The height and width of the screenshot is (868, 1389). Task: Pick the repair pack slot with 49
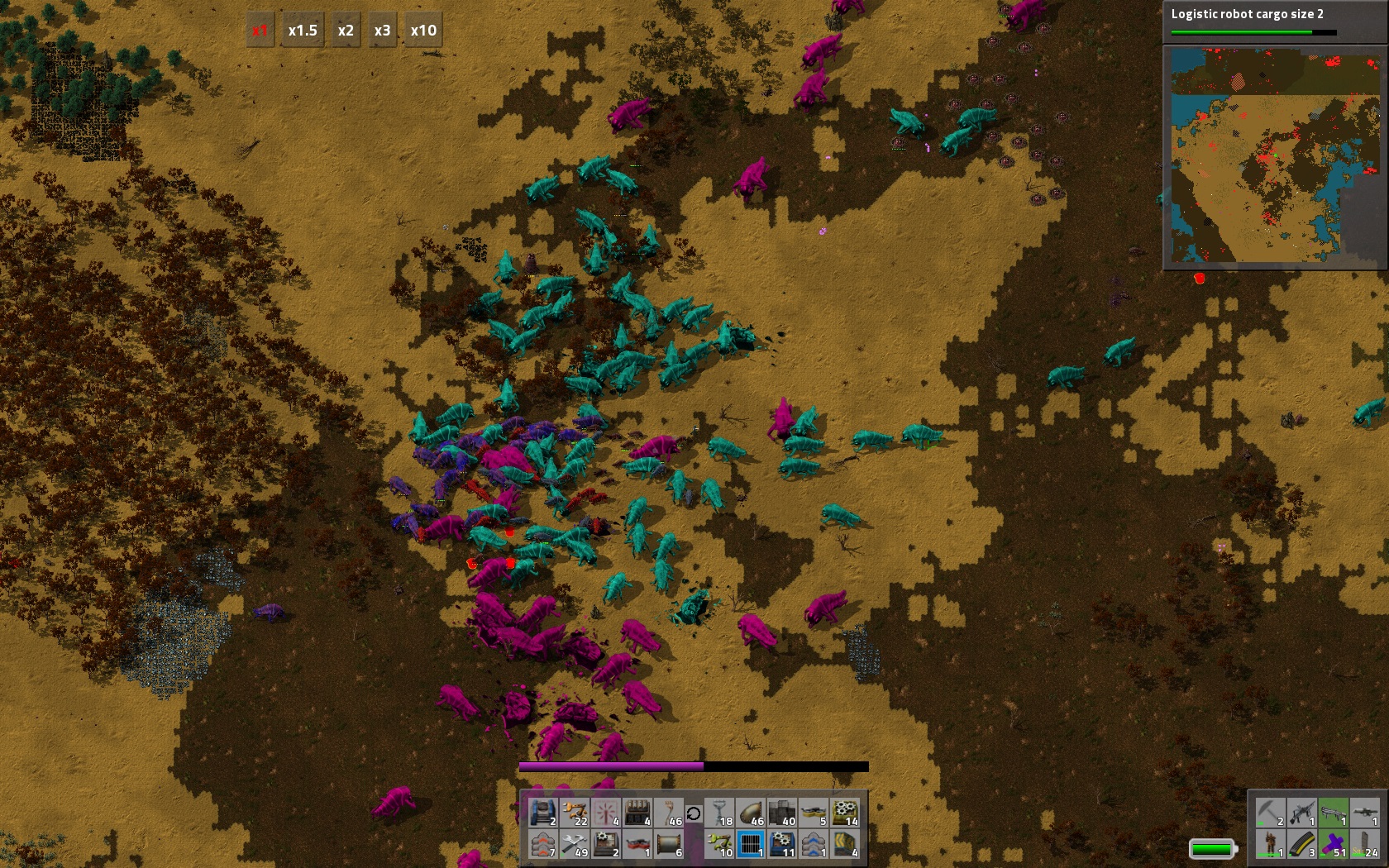pos(575,845)
